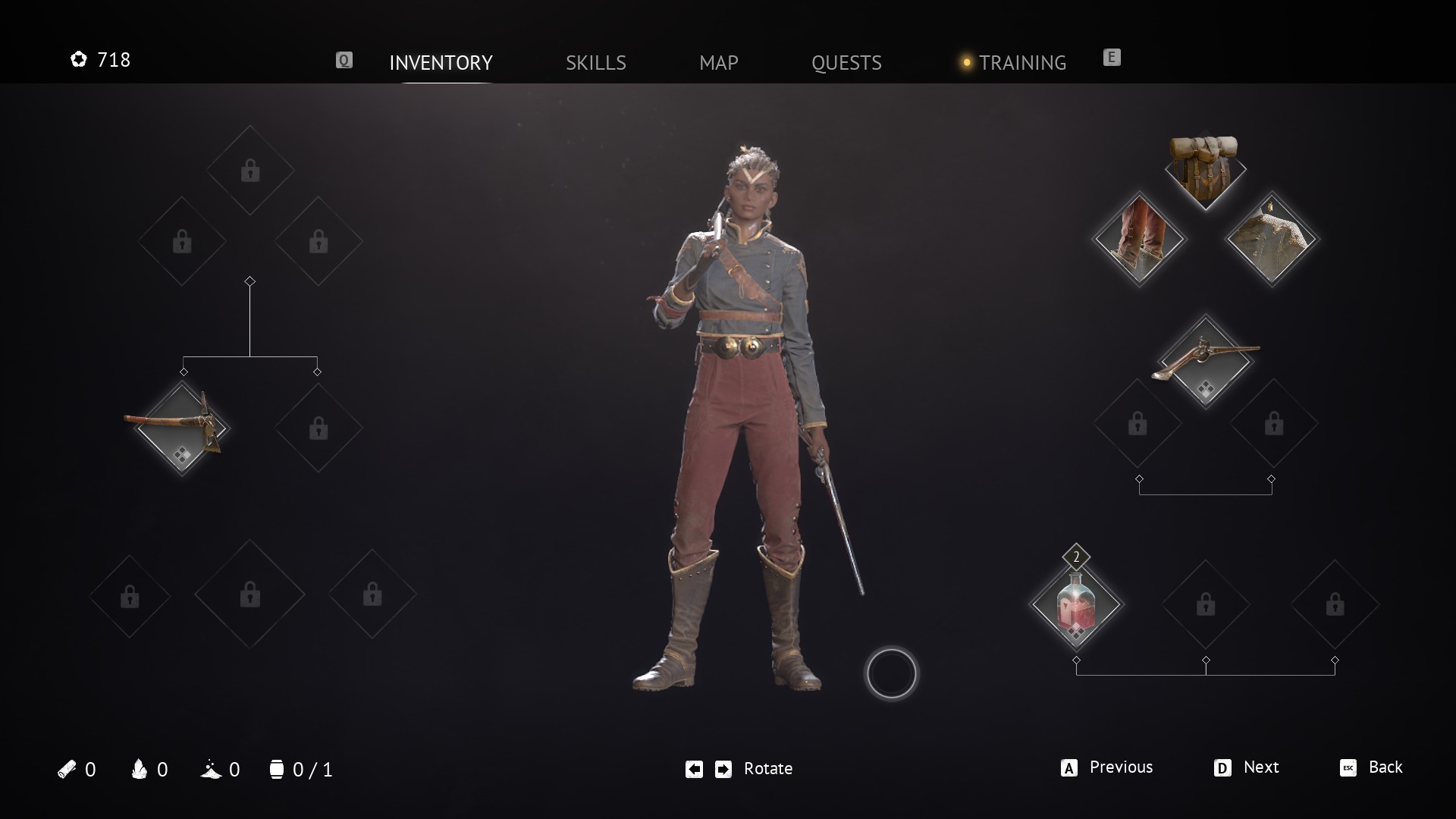The height and width of the screenshot is (819, 1456).
Task: Rotate the character model left
Action: point(694,769)
